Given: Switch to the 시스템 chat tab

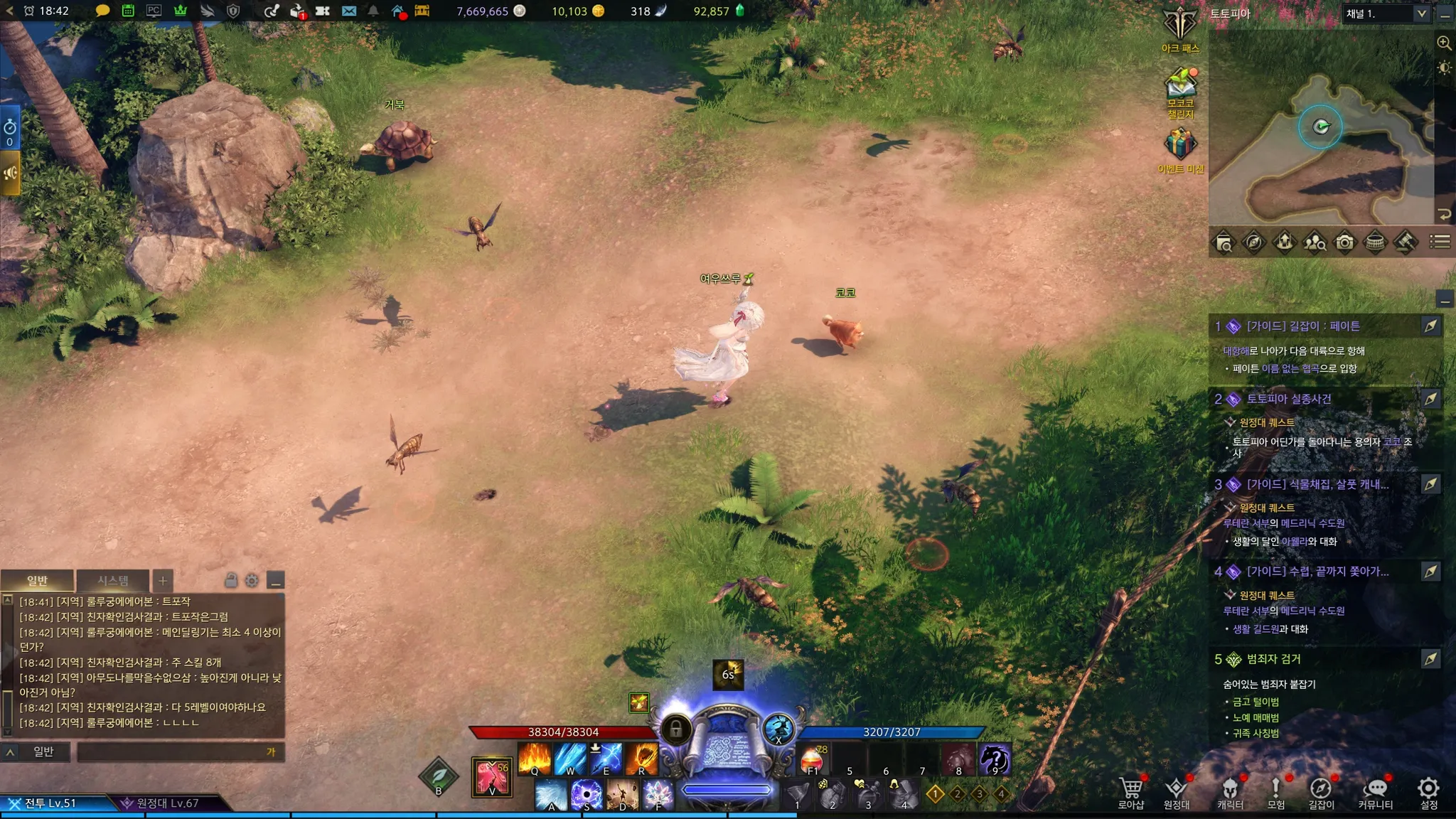Looking at the screenshot, I should (113, 581).
